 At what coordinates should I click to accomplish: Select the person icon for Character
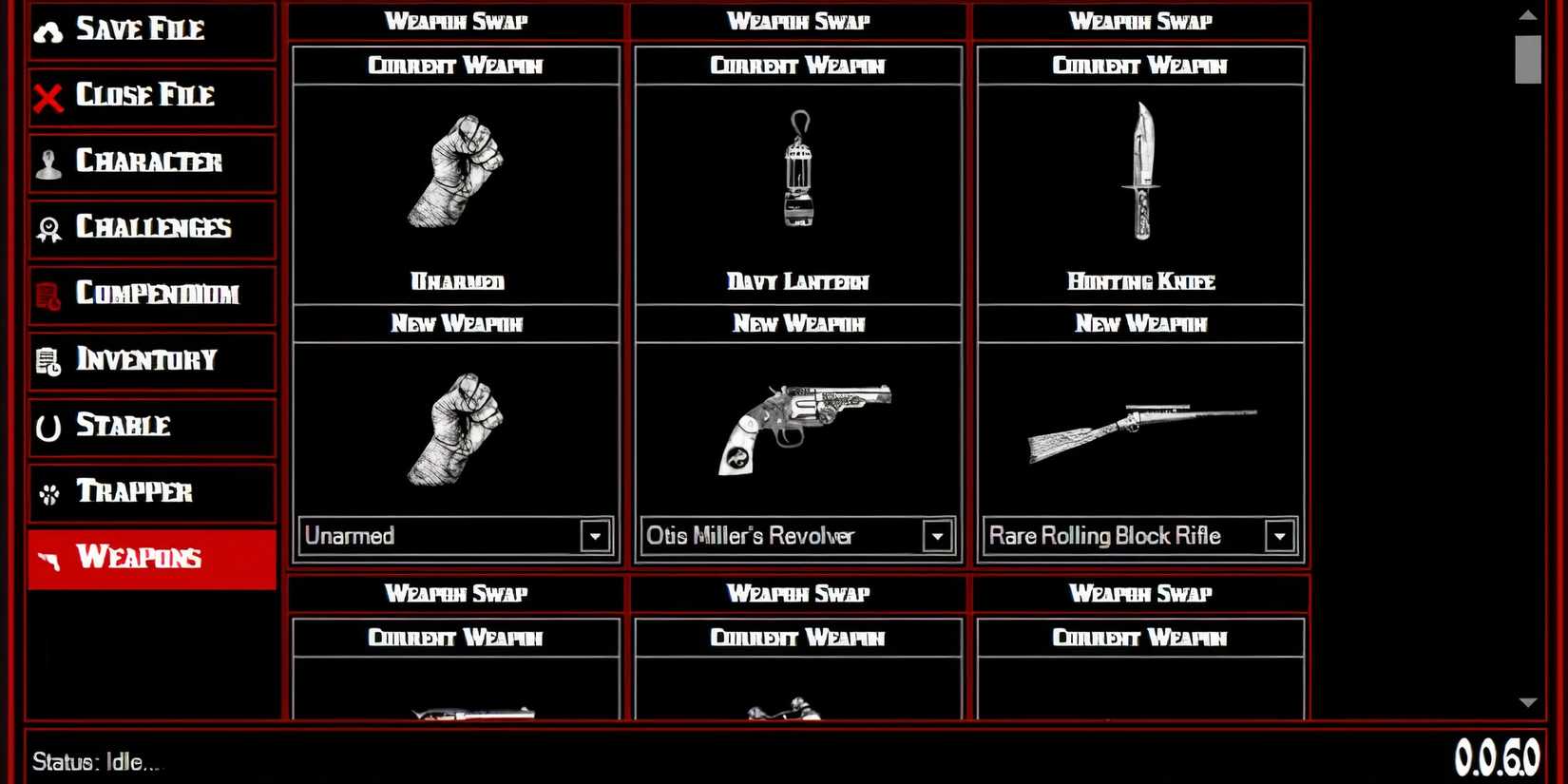[47, 163]
